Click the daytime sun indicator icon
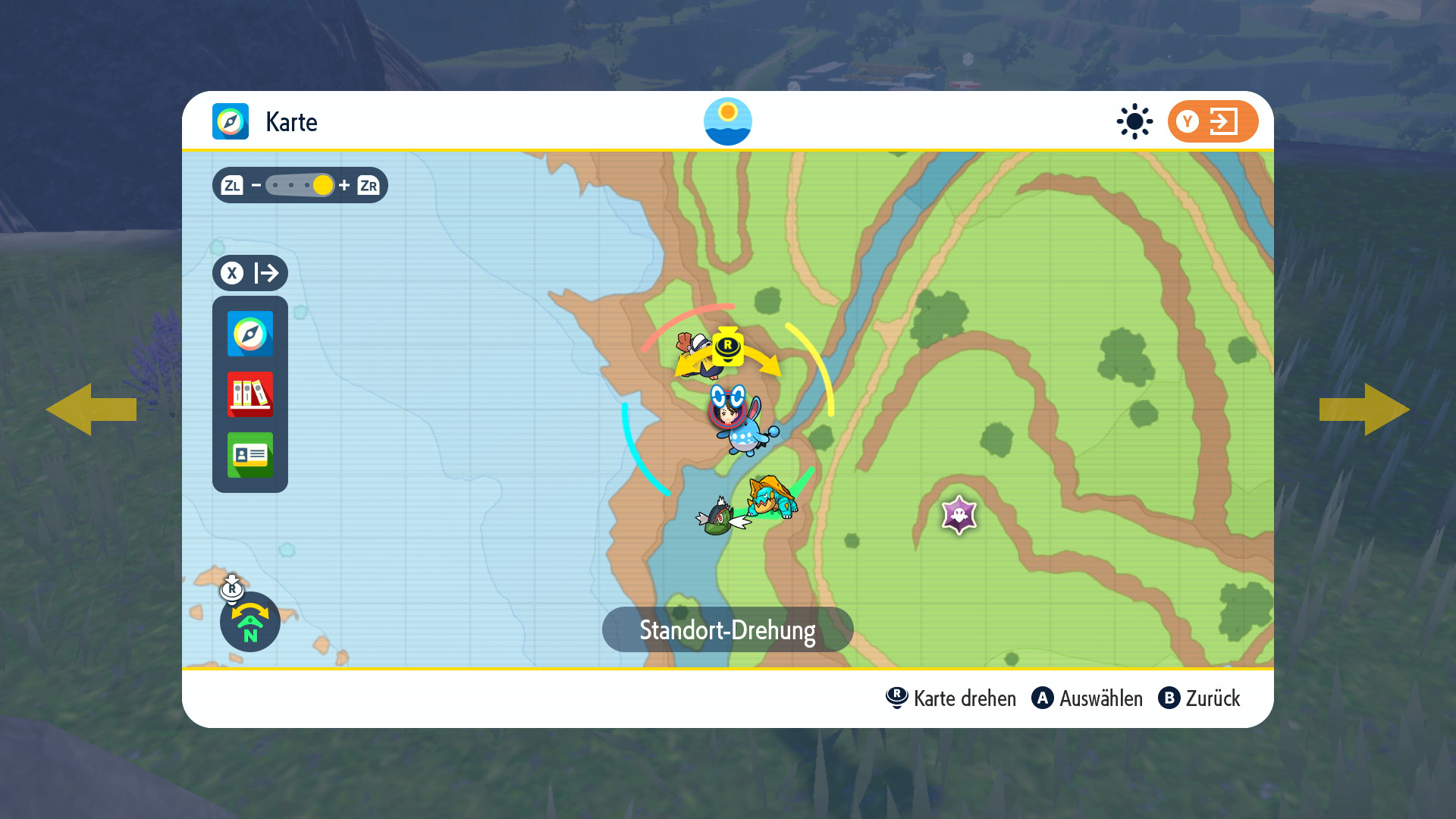 727,121
